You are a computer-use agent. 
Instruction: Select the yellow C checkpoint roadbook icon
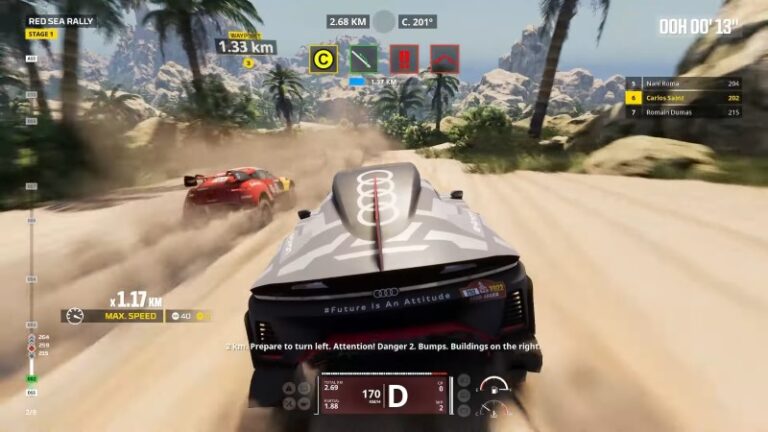(323, 59)
